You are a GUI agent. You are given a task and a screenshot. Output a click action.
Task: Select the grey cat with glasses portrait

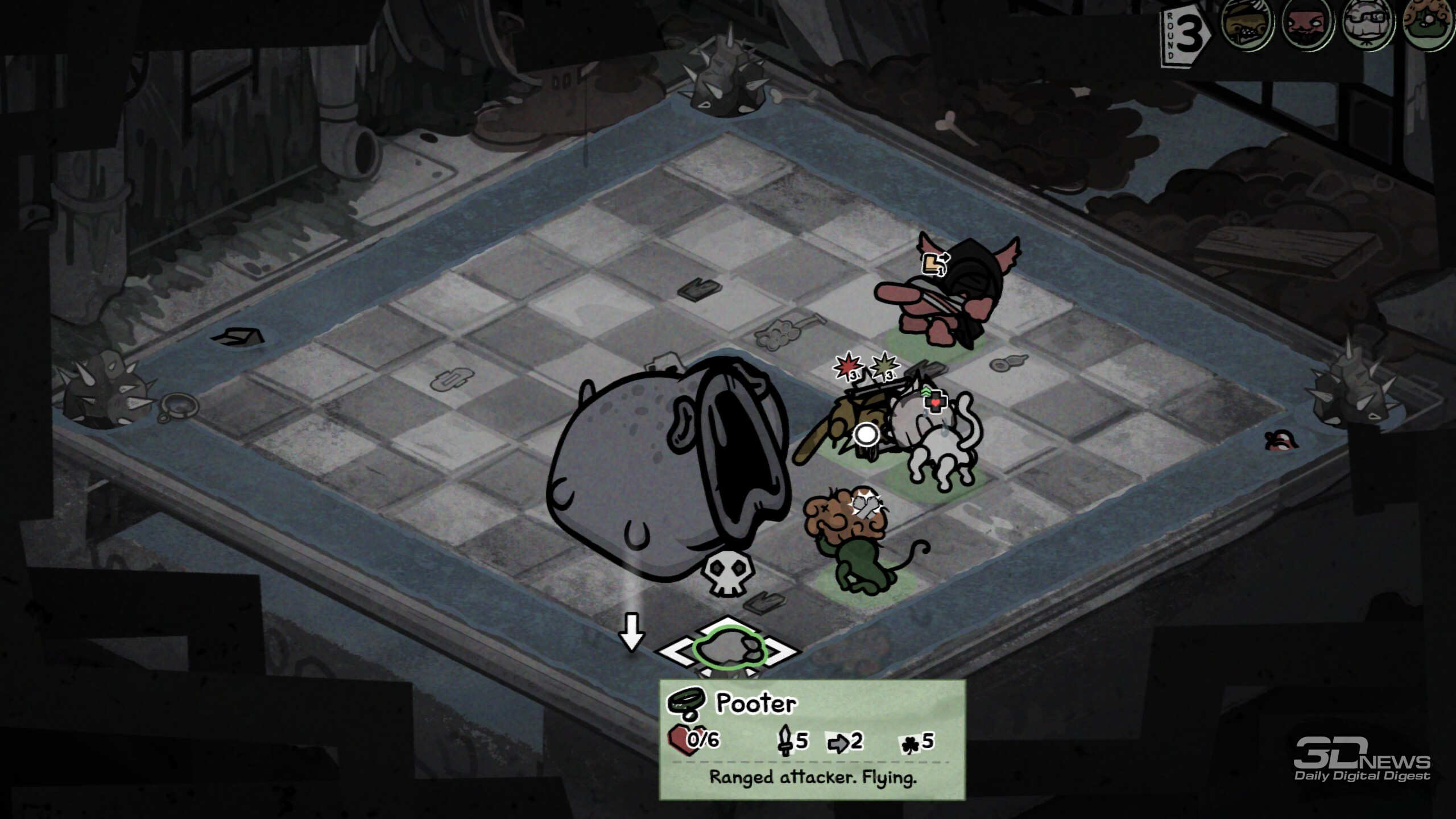click(1368, 24)
